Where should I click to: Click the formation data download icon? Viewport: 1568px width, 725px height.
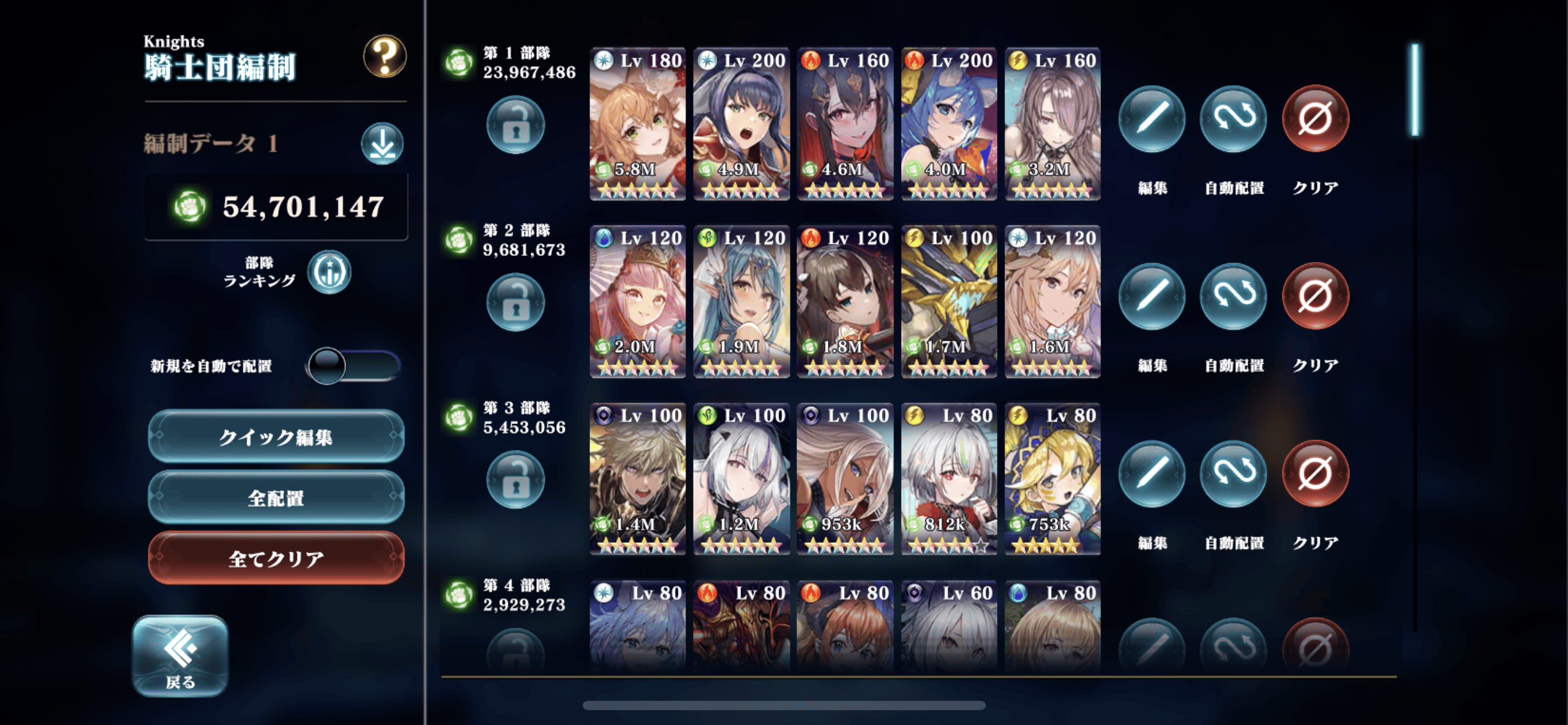pyautogui.click(x=382, y=144)
